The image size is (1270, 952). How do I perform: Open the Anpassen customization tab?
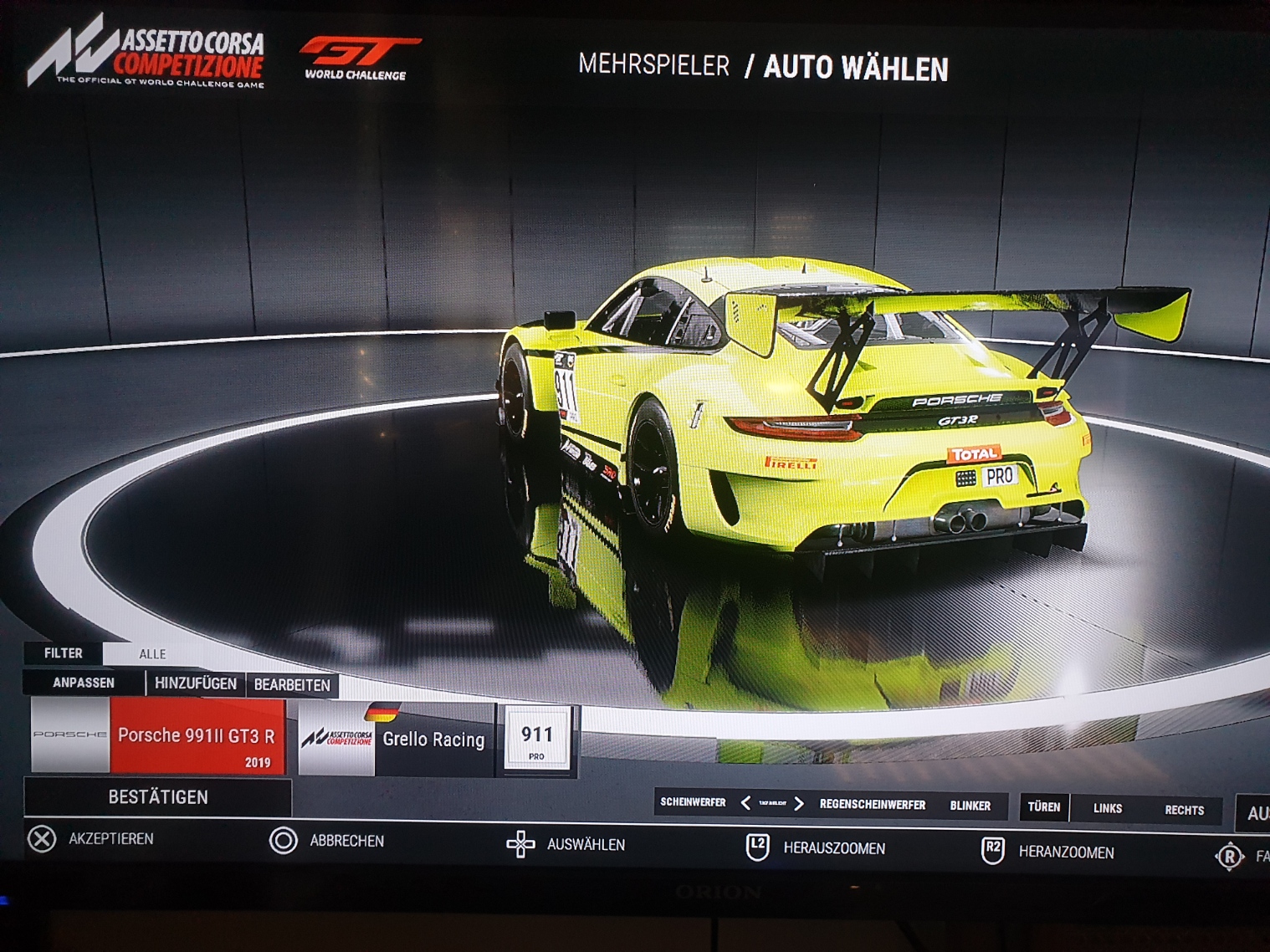(84, 683)
